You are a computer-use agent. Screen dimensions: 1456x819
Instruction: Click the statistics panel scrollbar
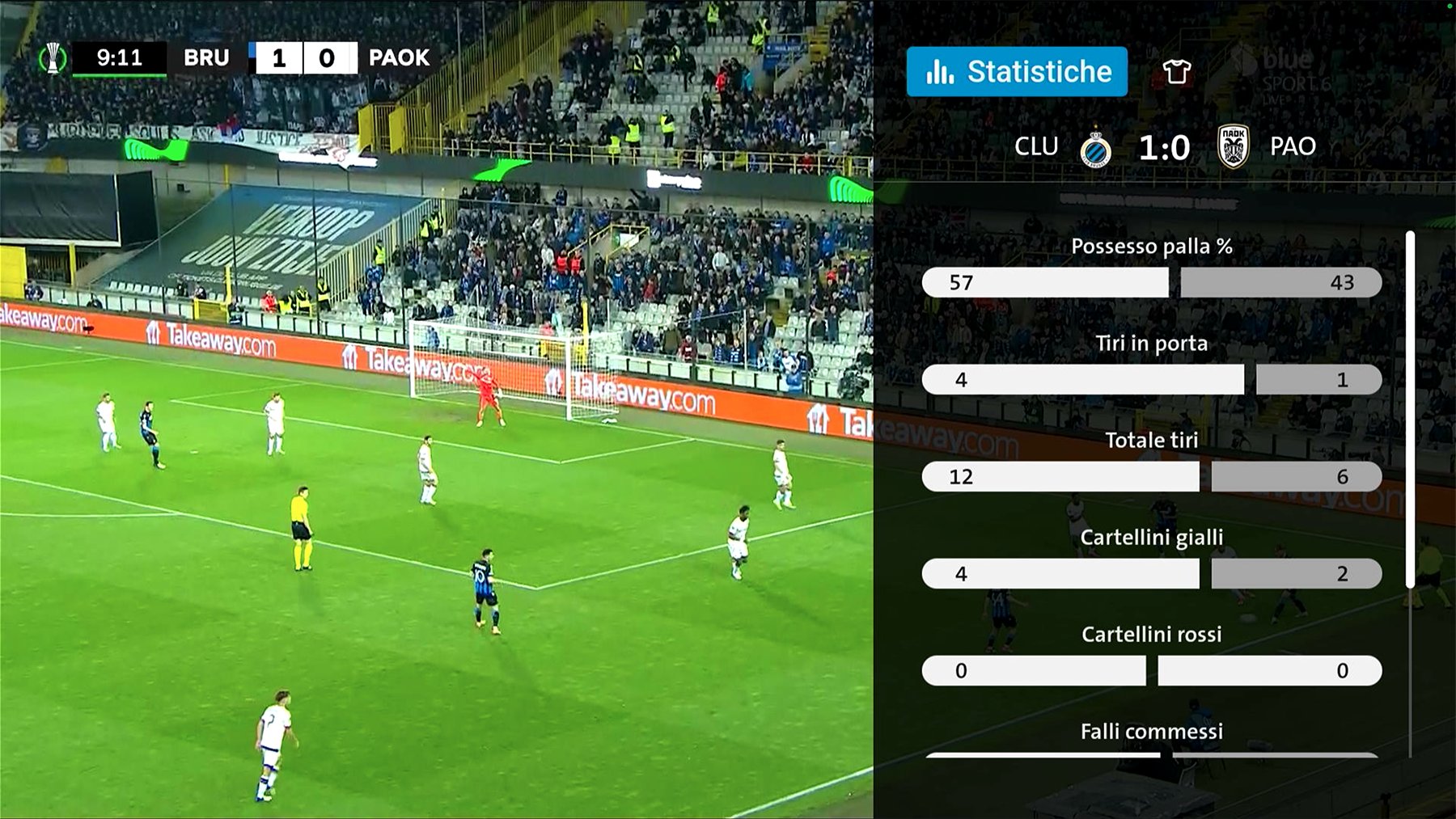coord(1411,409)
